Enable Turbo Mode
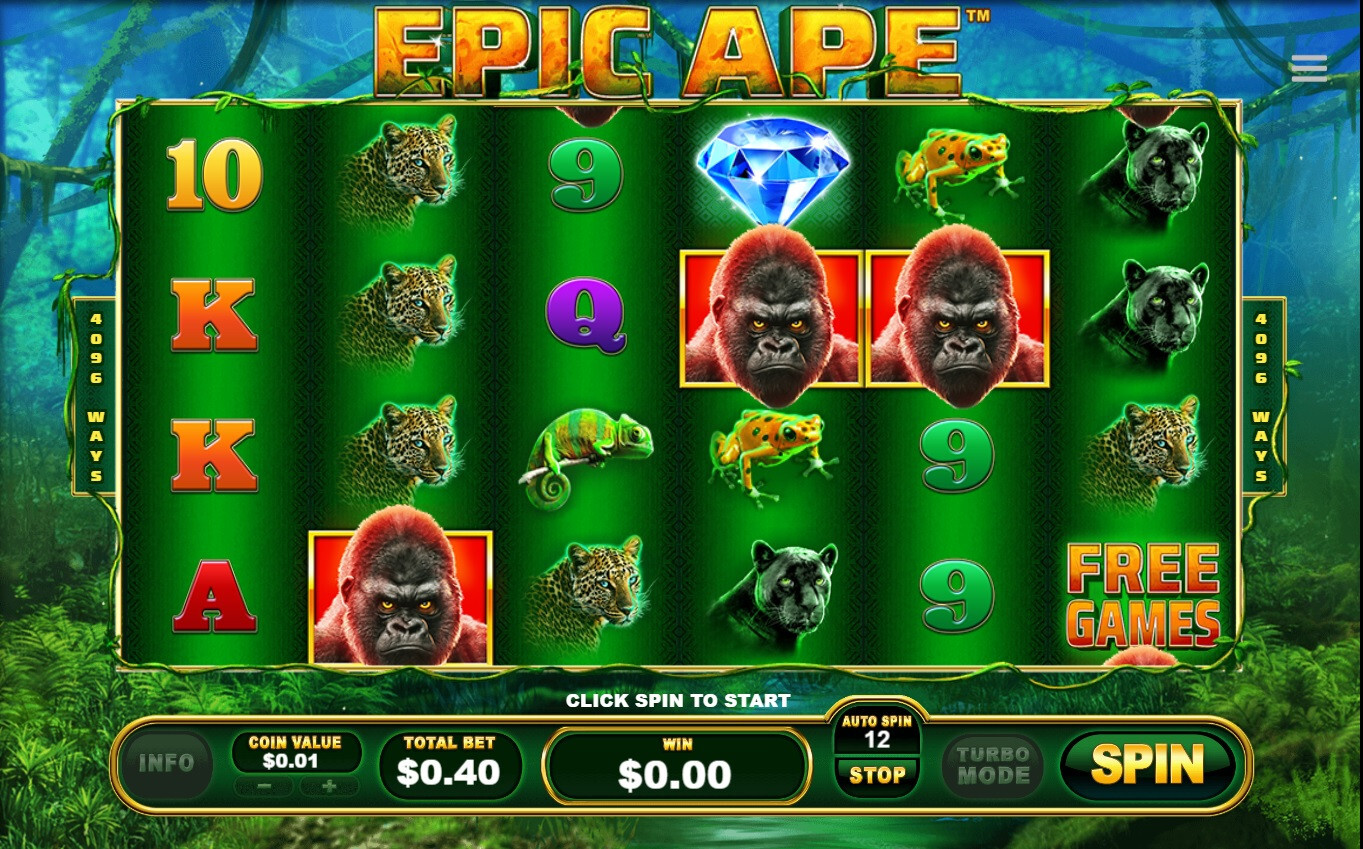The height and width of the screenshot is (849, 1363). (991, 765)
